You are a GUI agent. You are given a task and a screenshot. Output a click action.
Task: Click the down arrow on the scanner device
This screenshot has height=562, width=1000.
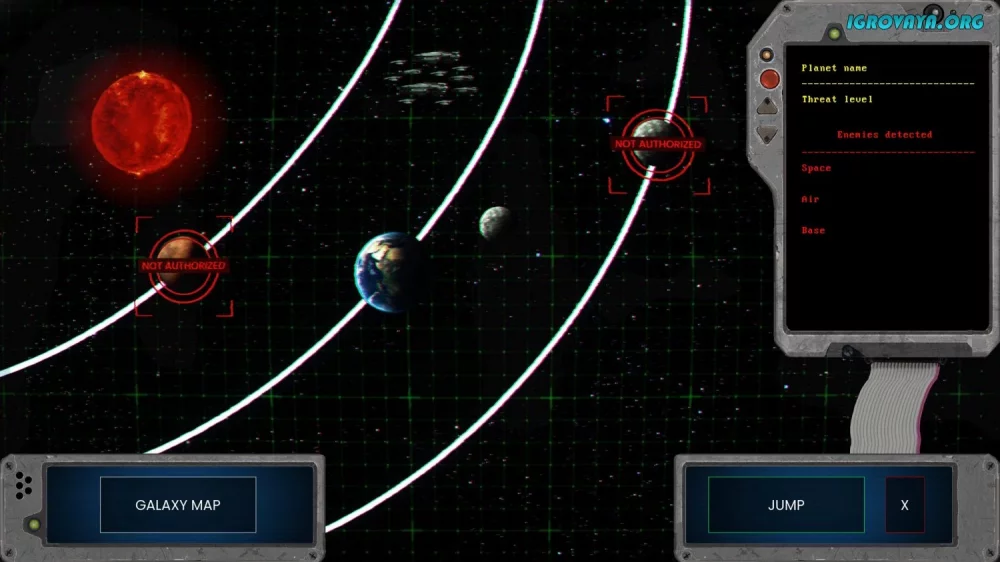pyautogui.click(x=768, y=132)
